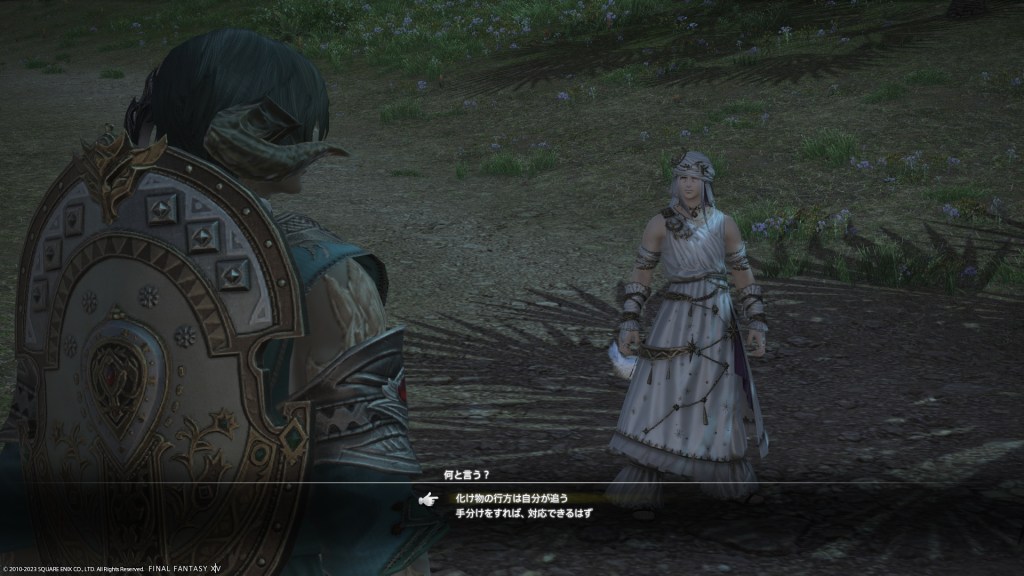Choose the reply 化け物の行方は自分が追う

click(x=511, y=497)
